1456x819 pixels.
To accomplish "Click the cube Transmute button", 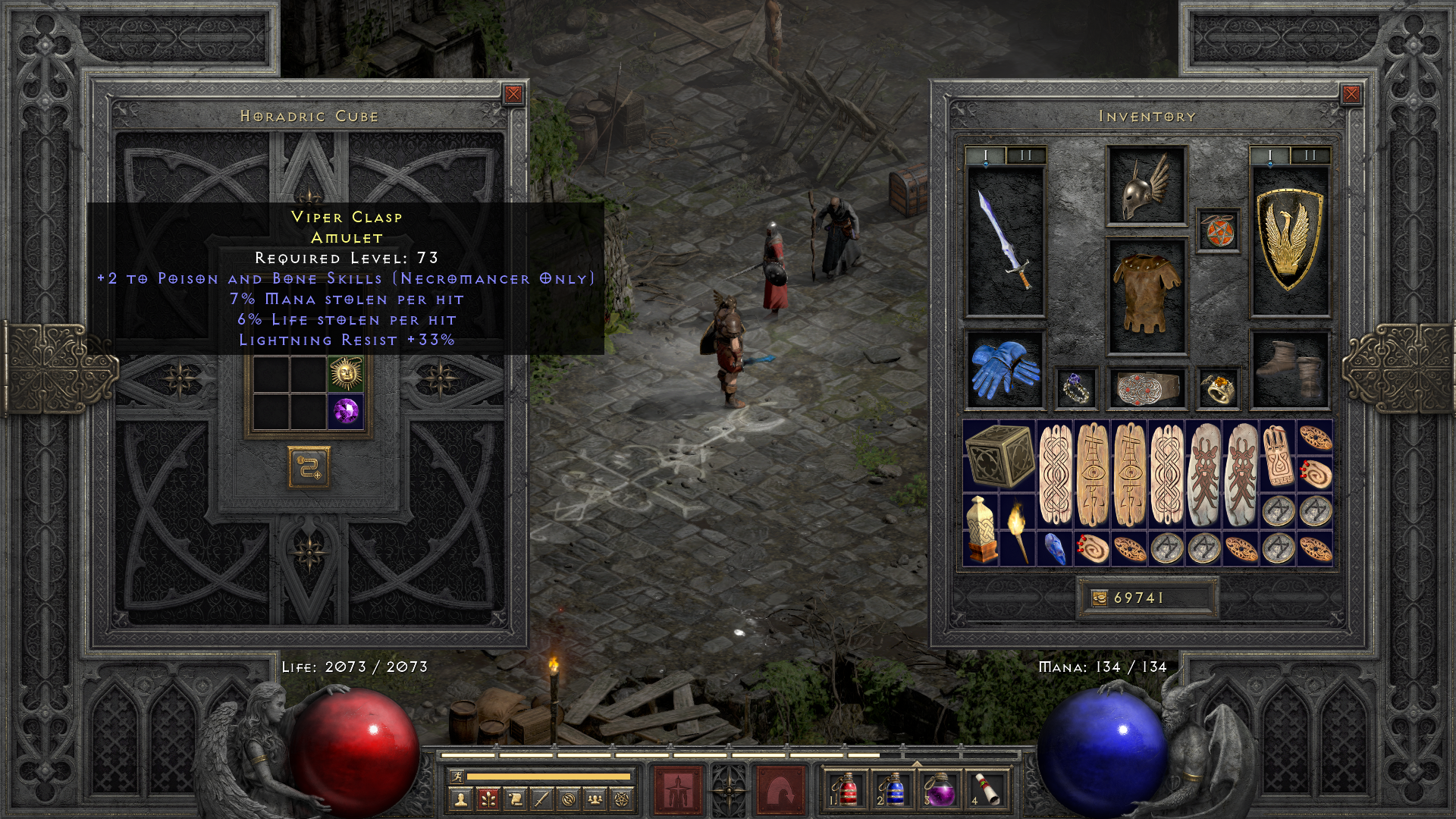I will click(309, 467).
